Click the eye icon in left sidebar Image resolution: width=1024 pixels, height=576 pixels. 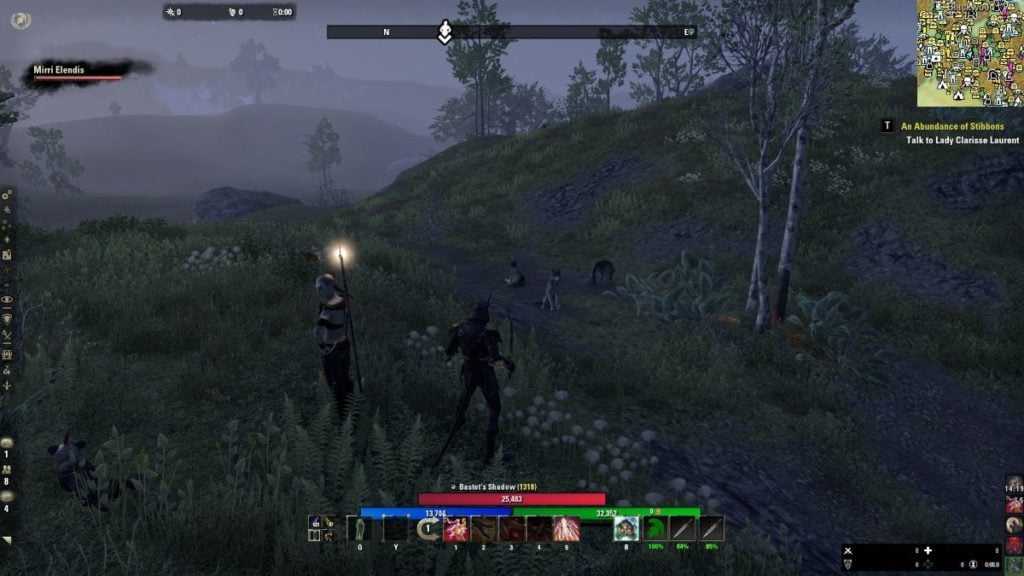7,300
